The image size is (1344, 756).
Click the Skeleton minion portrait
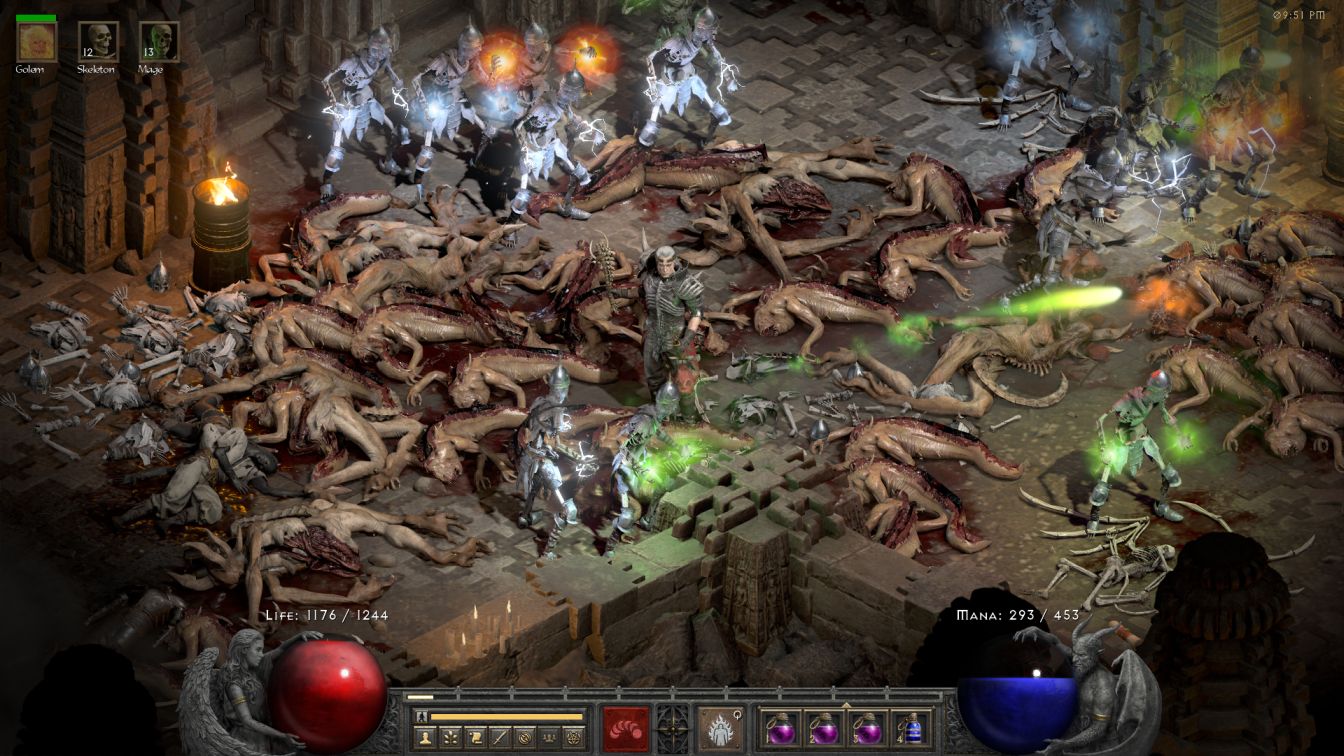[x=98, y=41]
